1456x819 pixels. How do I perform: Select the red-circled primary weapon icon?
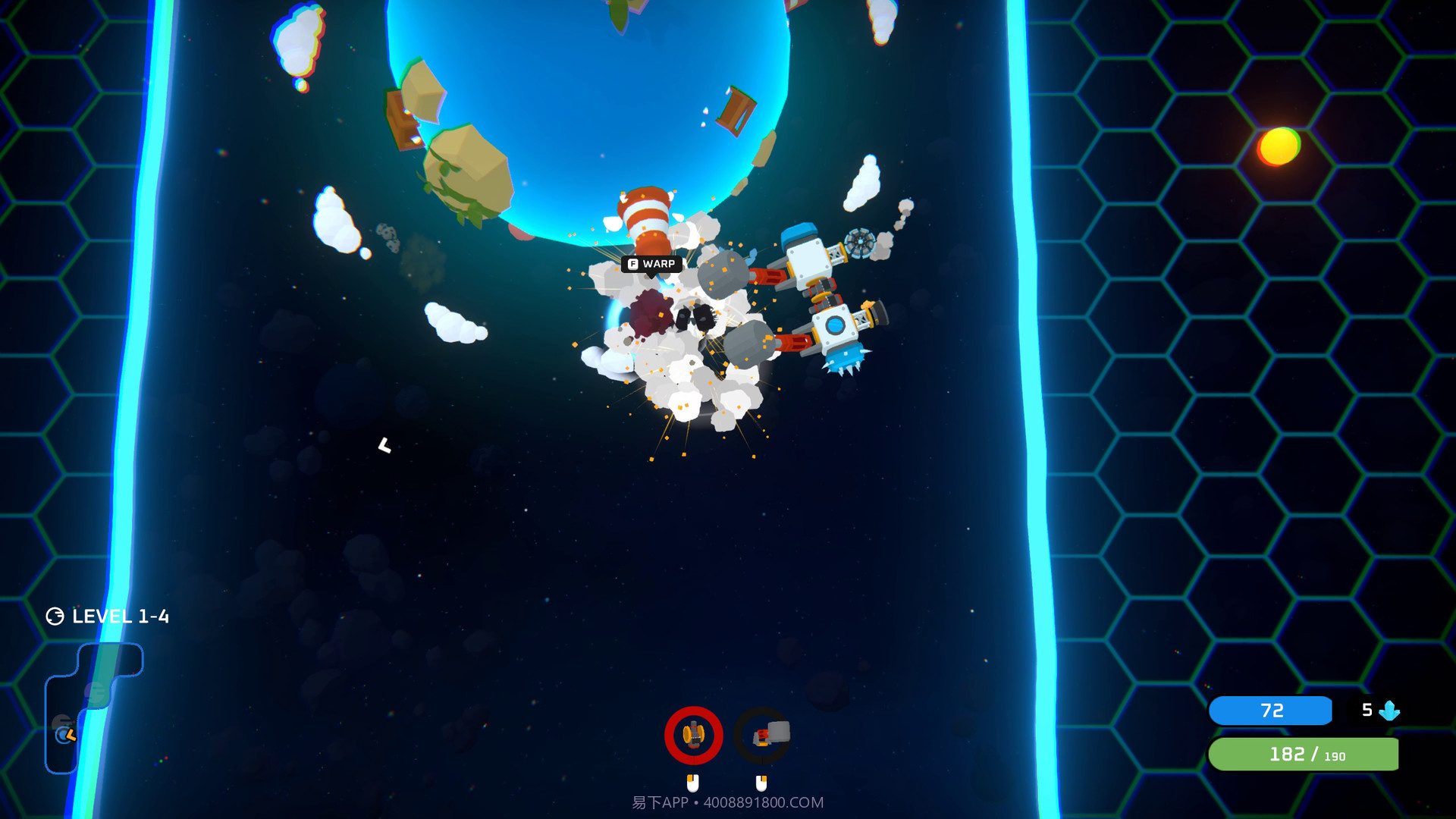pos(692,733)
